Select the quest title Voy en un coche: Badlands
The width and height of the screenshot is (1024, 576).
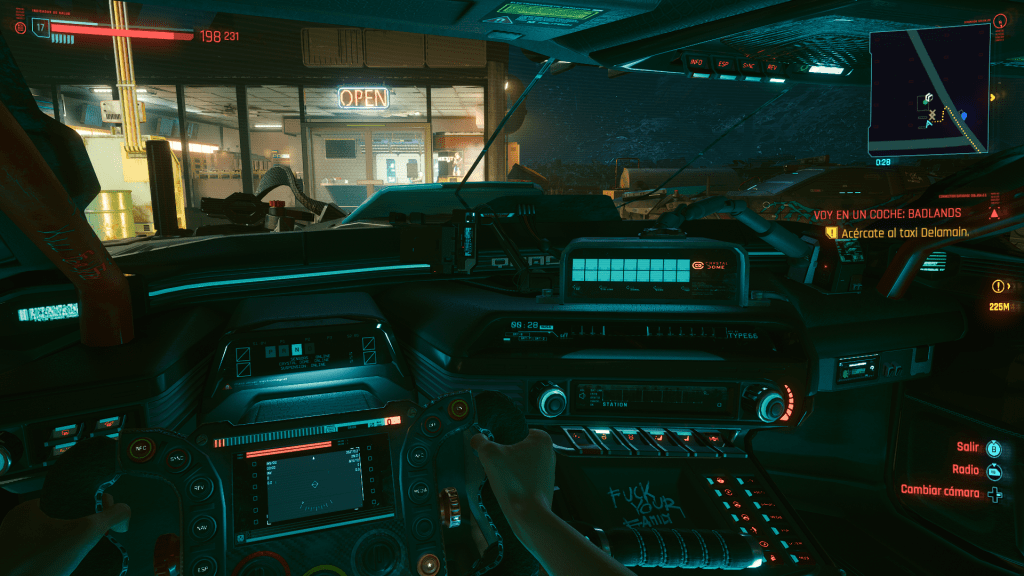pos(887,213)
